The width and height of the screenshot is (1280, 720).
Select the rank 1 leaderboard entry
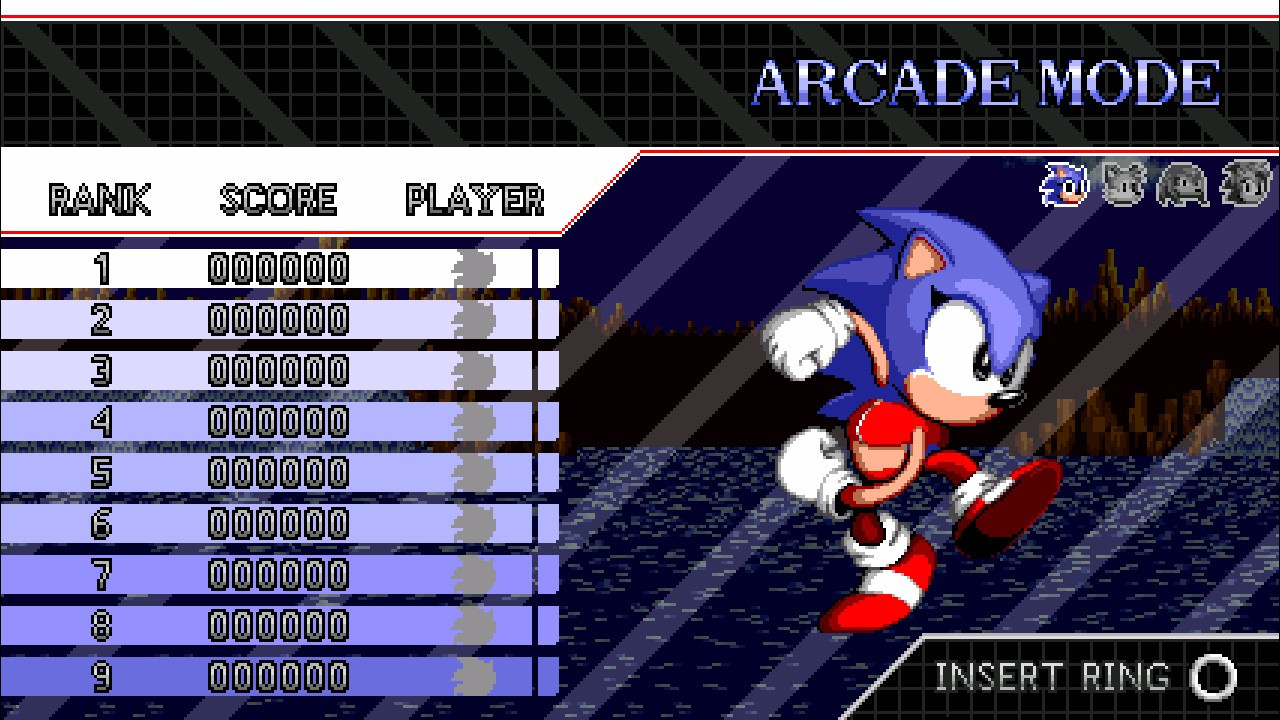pos(280,266)
